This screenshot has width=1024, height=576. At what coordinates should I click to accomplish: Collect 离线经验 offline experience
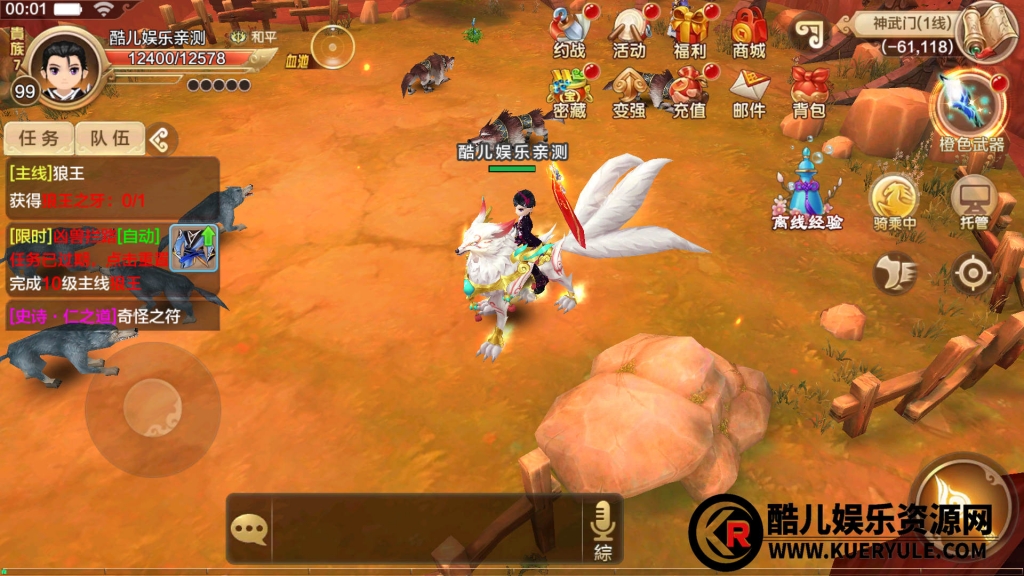click(x=807, y=188)
